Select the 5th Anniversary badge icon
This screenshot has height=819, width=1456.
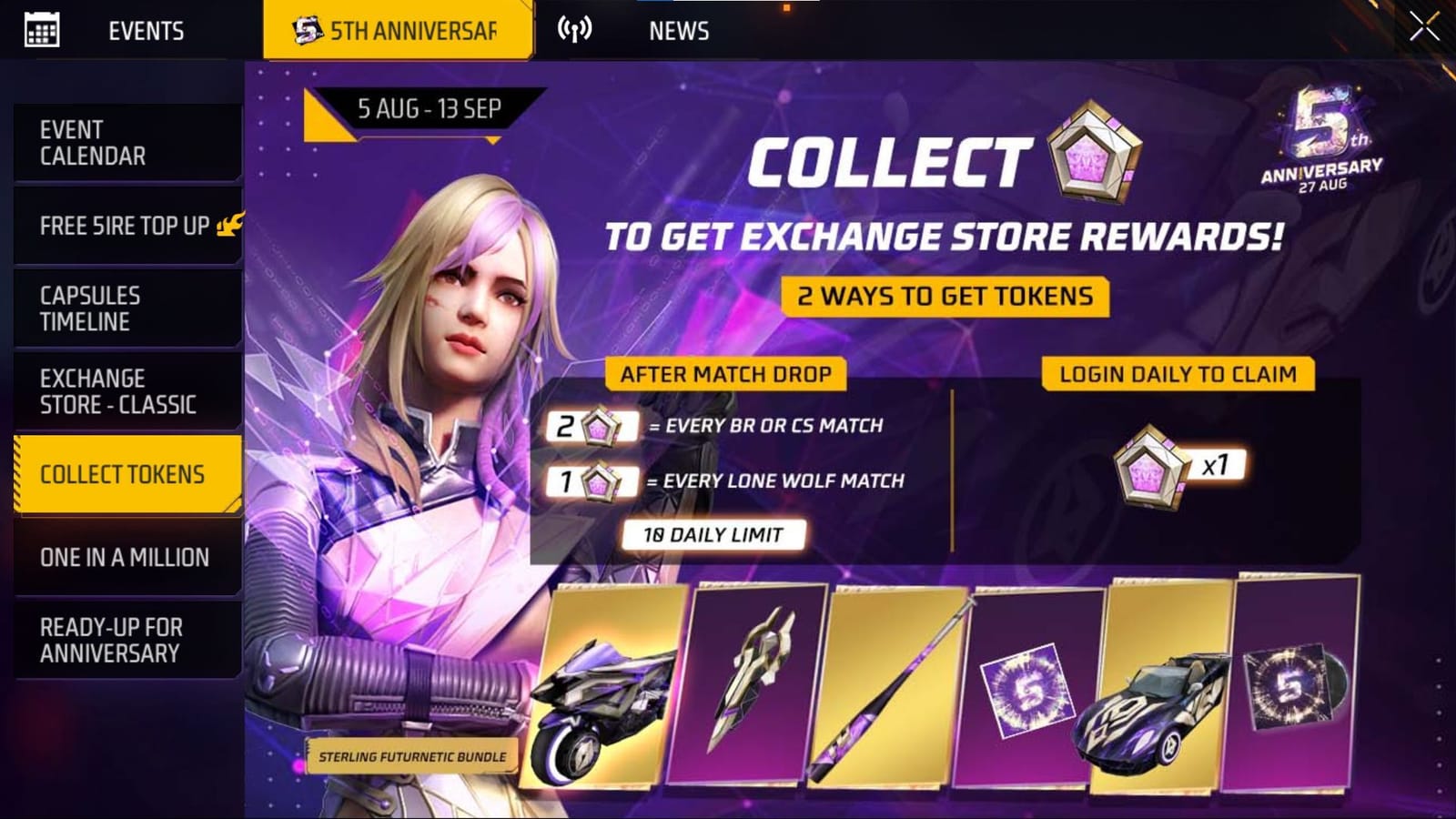pyautogui.click(x=307, y=28)
